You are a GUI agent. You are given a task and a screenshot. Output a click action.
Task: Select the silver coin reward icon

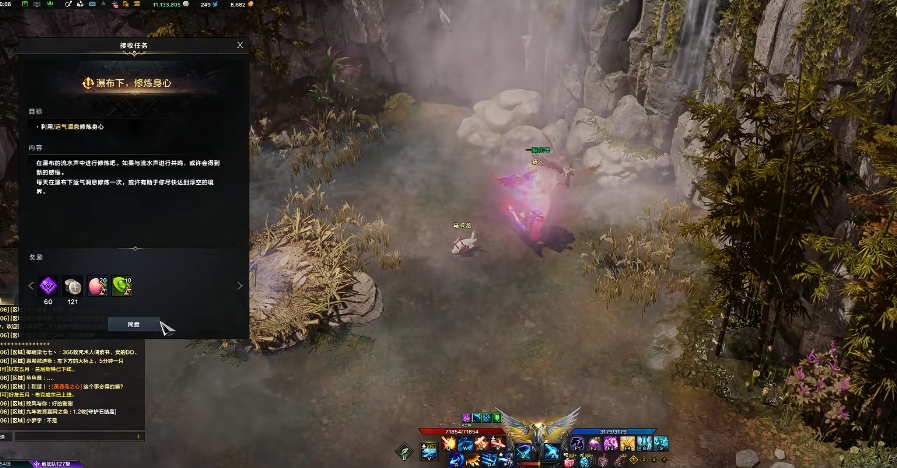(73, 286)
